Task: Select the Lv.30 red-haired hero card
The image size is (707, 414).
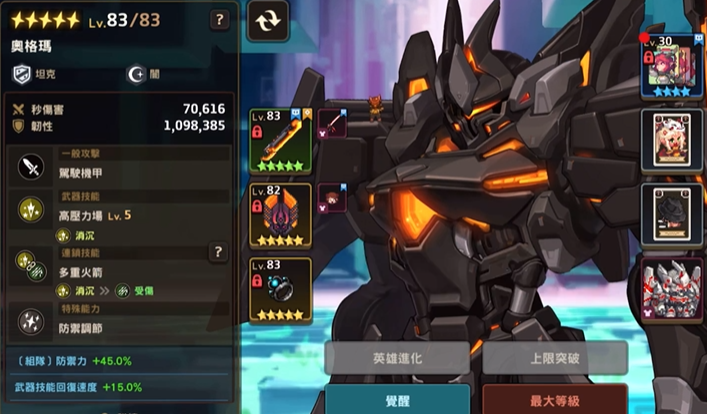Action: point(672,66)
